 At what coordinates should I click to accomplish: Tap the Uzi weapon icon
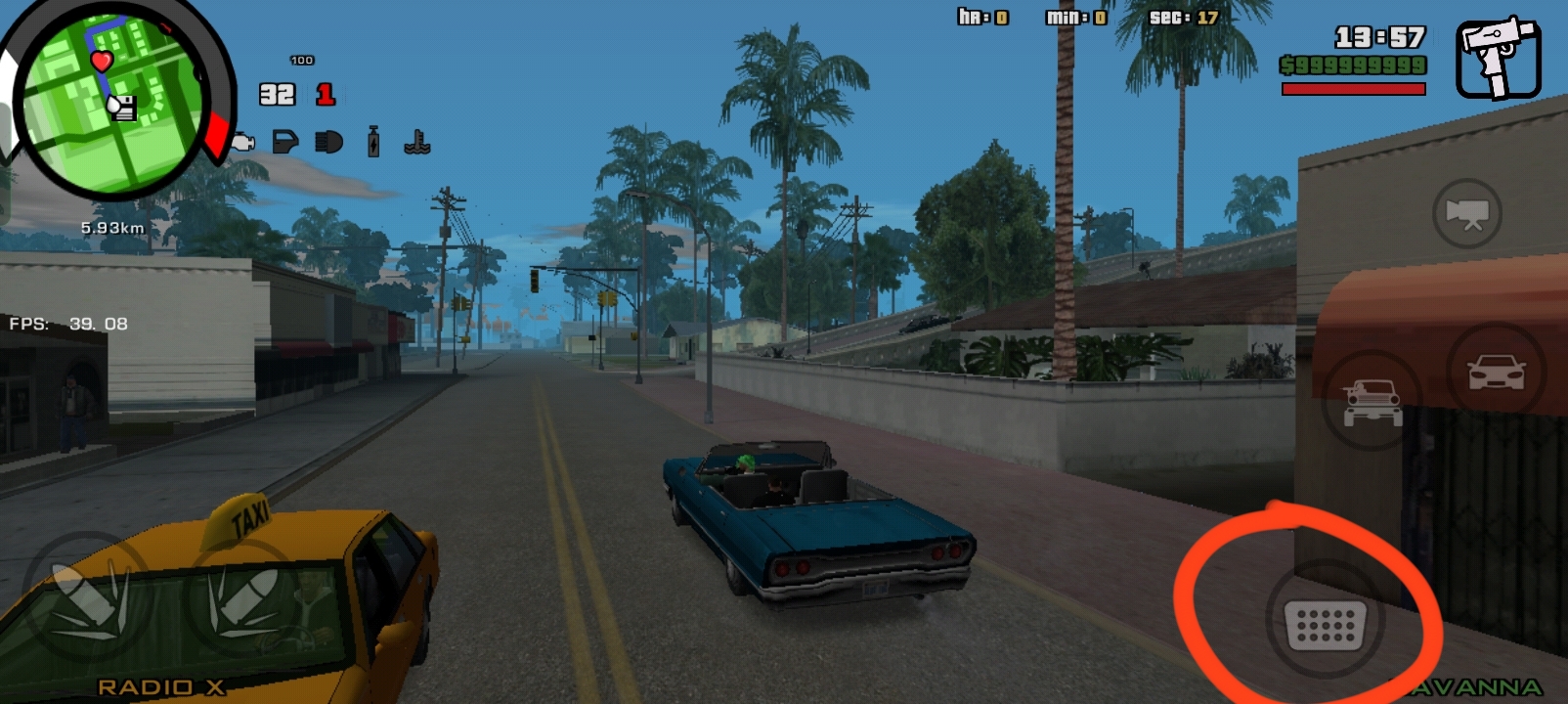pos(1498,57)
